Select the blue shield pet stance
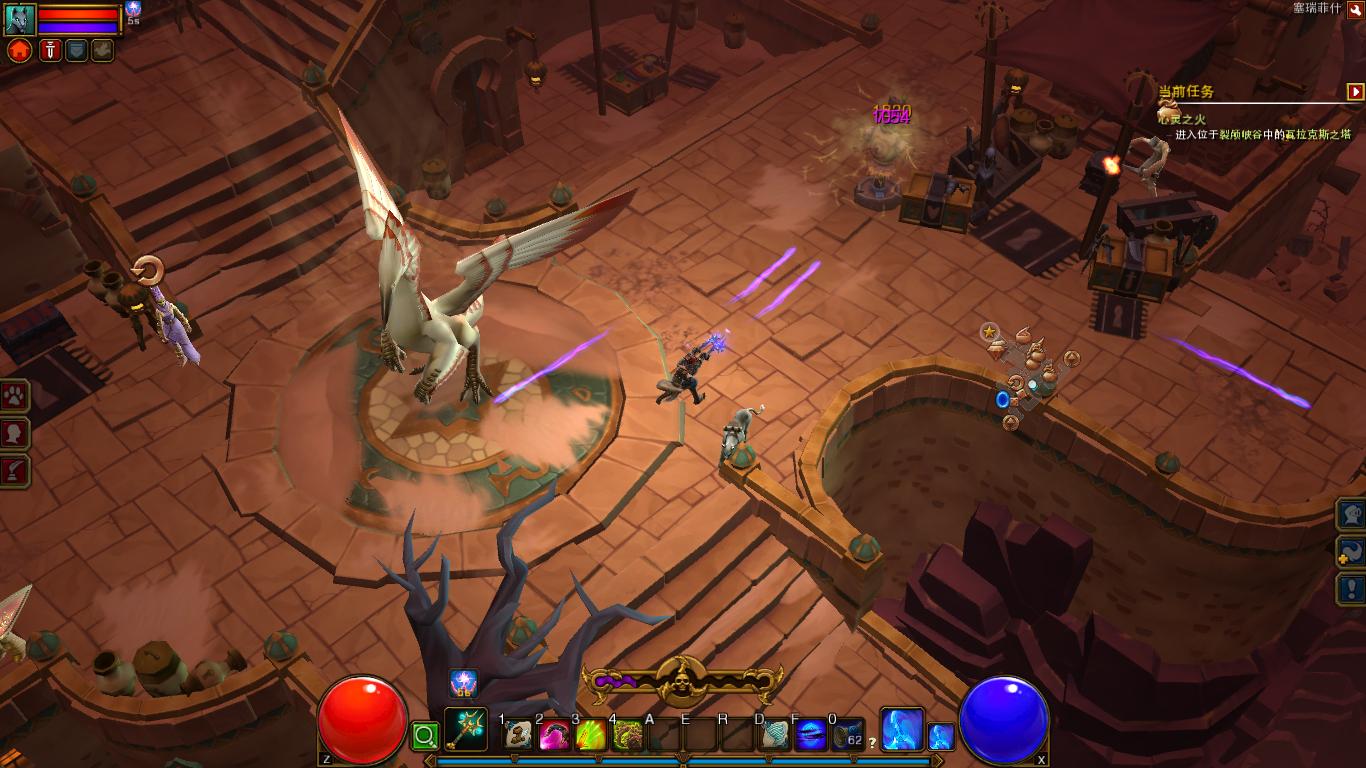Image resolution: width=1366 pixels, height=768 pixels. 76,50
